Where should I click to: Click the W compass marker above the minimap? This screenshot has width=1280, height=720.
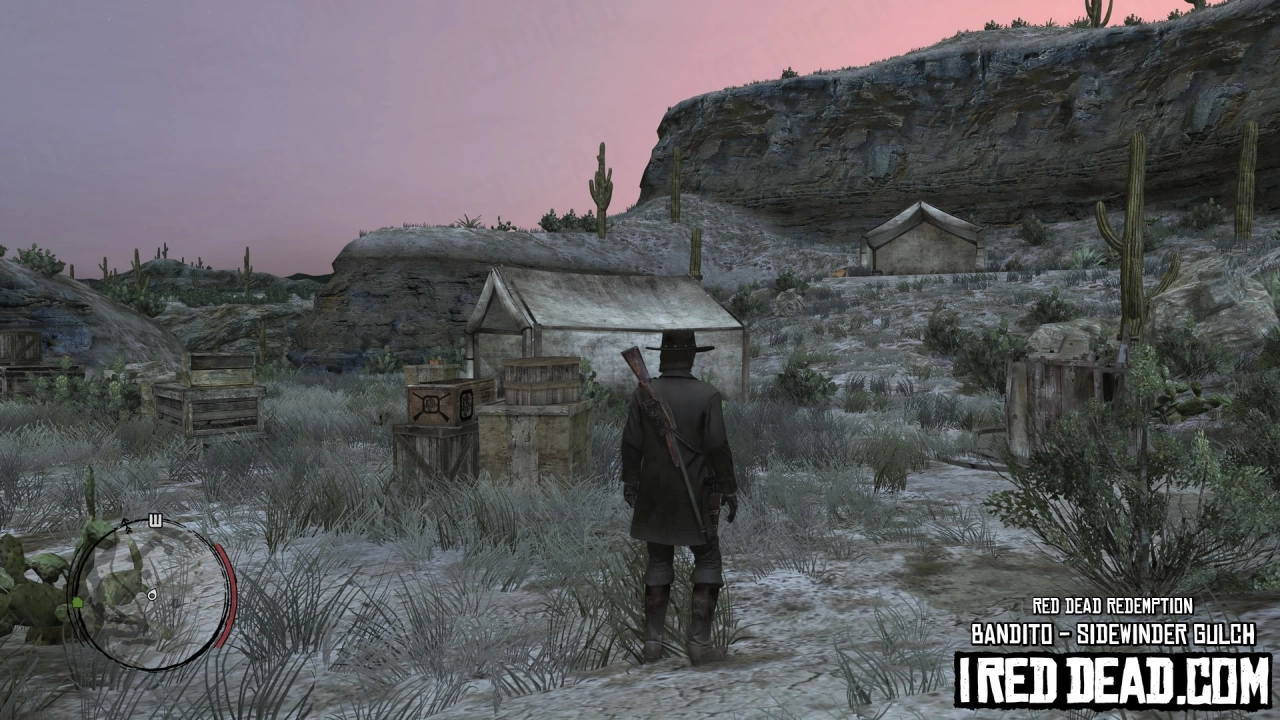pos(155,520)
